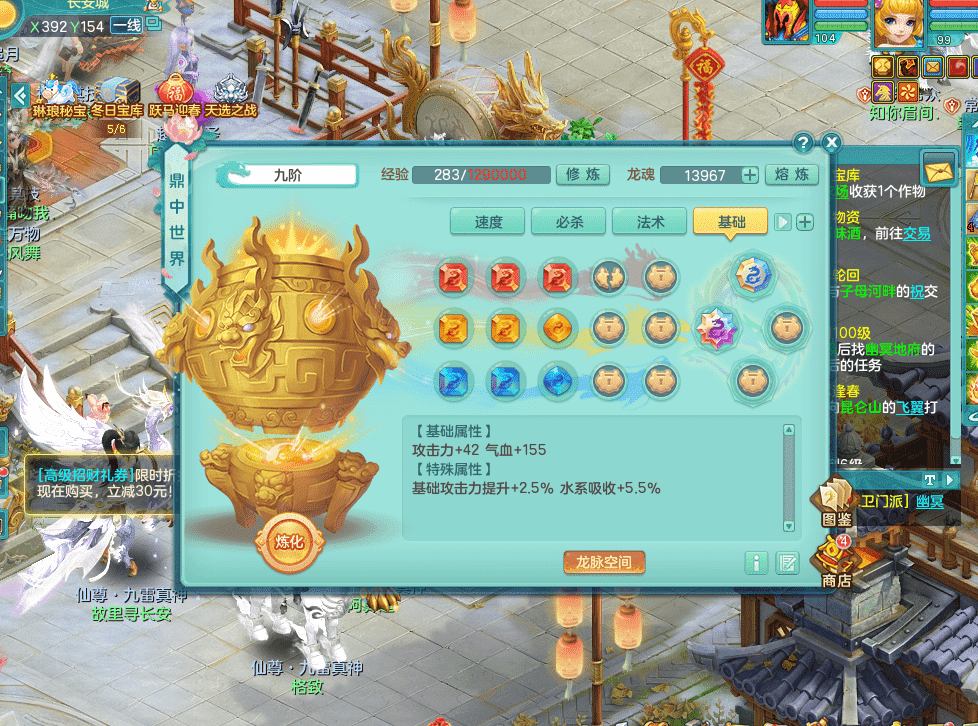Image resolution: width=978 pixels, height=726 pixels.
Task: Add more 龙魂 with the plus button
Action: pos(749,175)
